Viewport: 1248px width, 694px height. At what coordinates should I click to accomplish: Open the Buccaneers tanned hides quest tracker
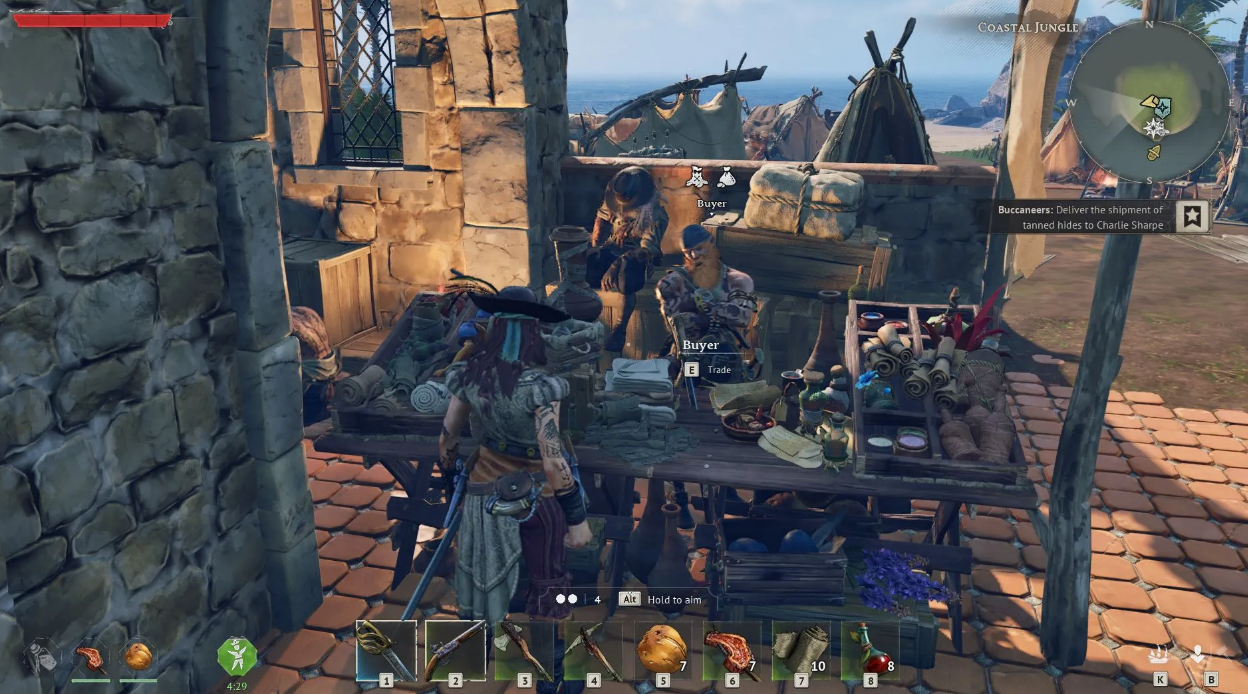(x=1080, y=217)
